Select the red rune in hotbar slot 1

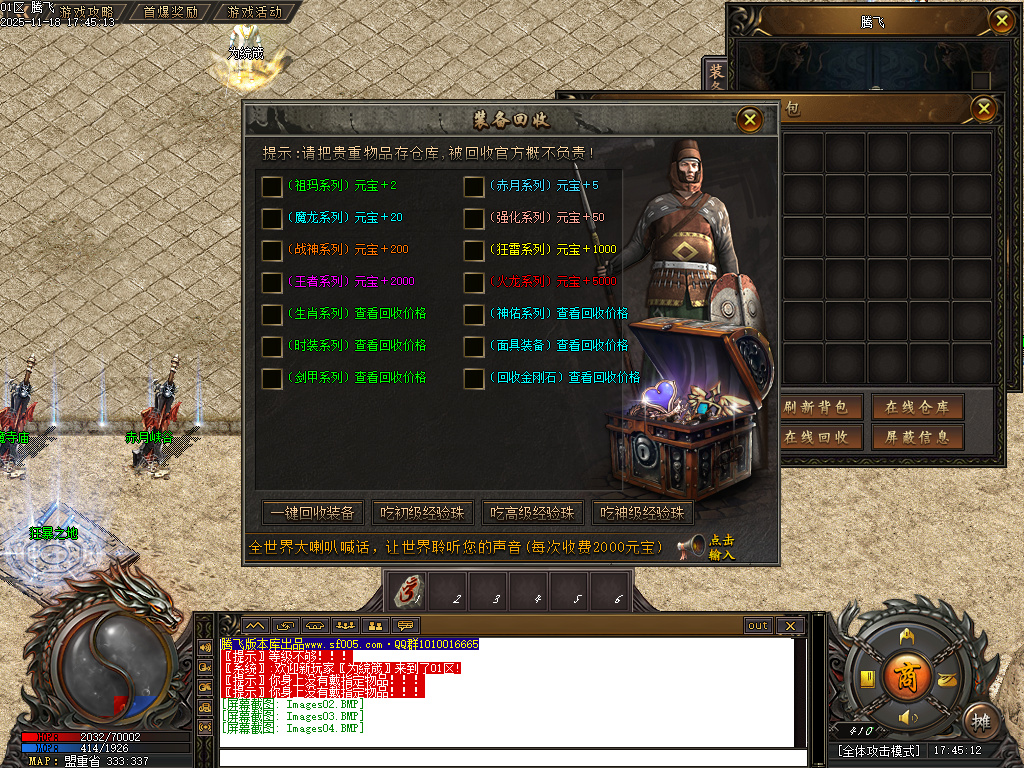tap(408, 592)
